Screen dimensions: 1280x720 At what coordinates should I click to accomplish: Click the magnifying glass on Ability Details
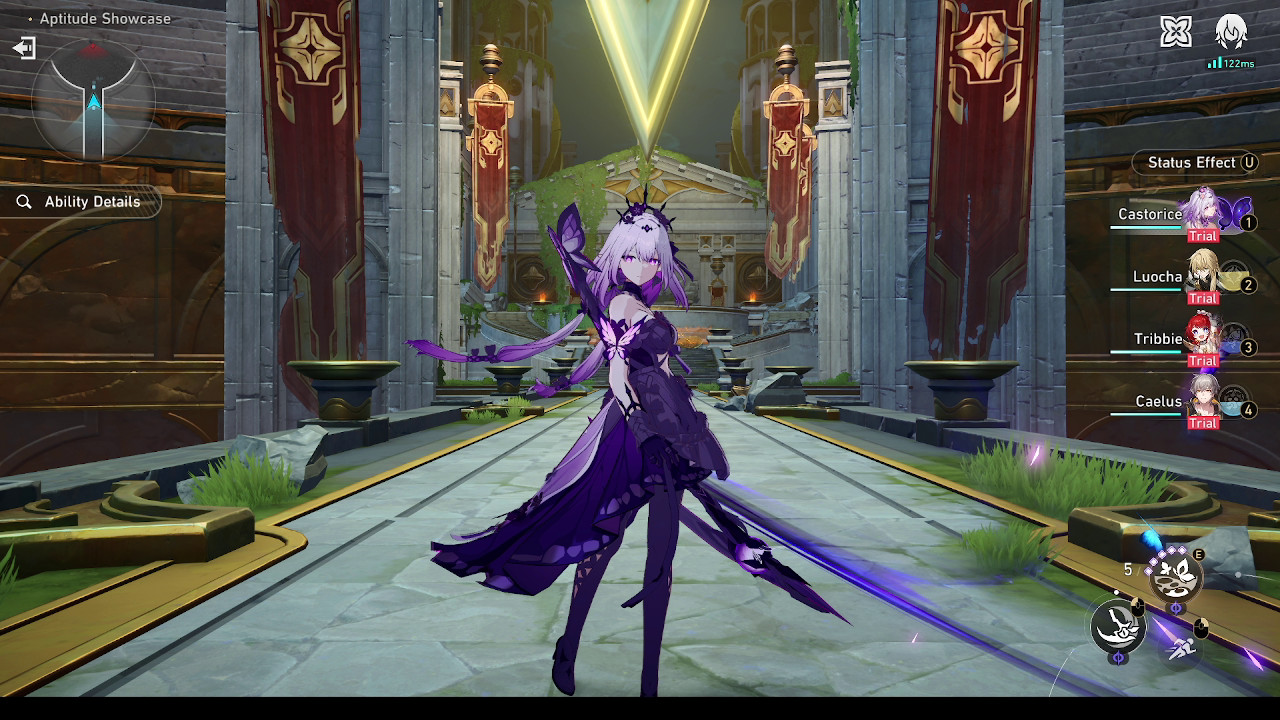pyautogui.click(x=24, y=202)
